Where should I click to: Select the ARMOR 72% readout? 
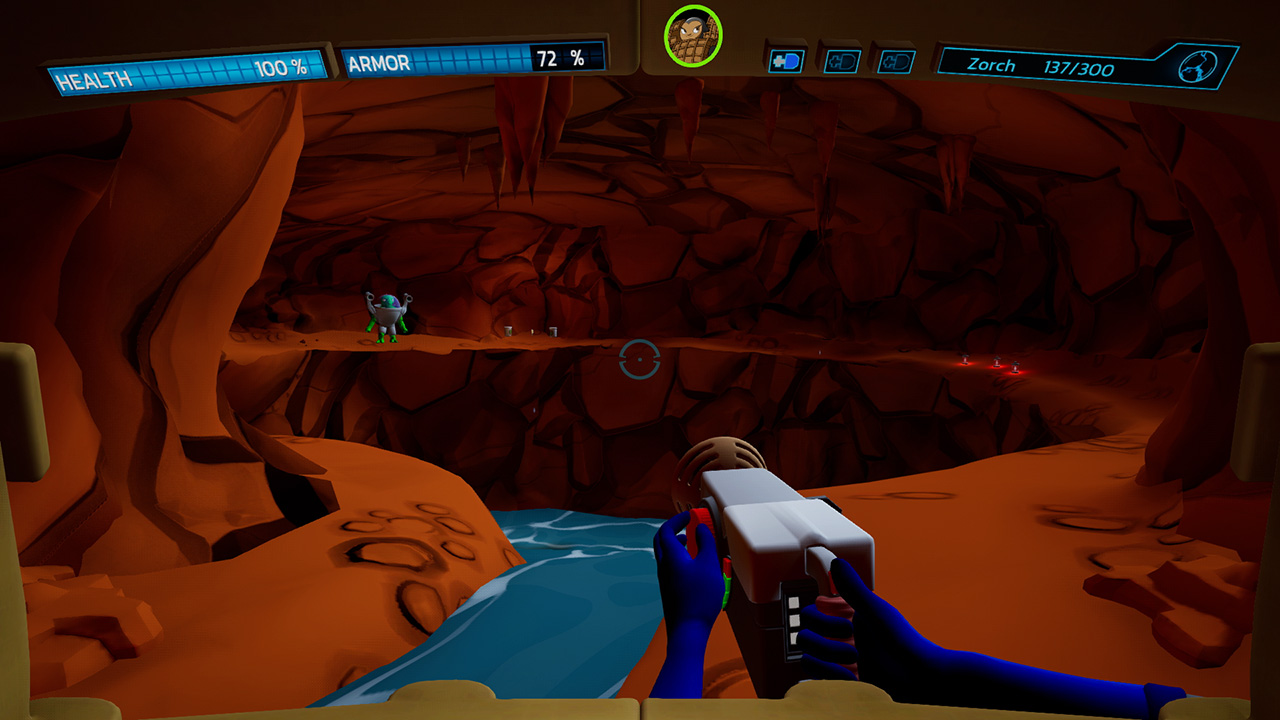[x=560, y=58]
